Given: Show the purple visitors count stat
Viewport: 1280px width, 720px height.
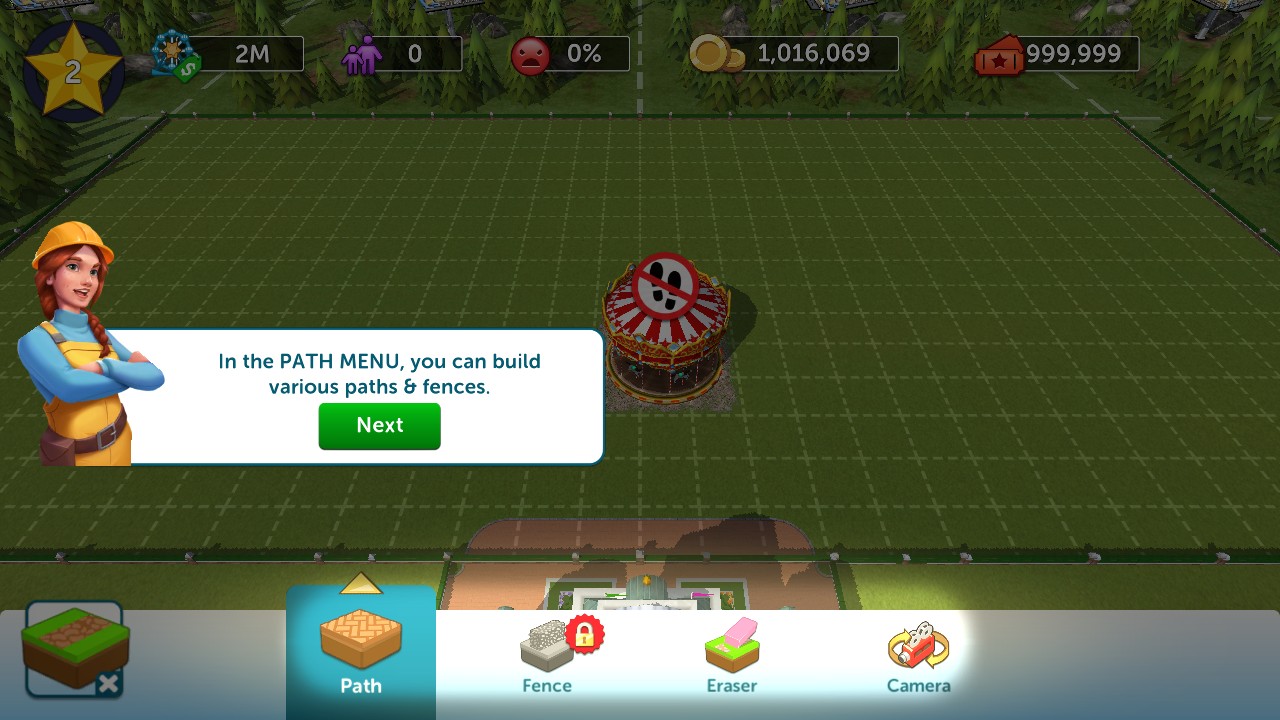Looking at the screenshot, I should (x=402, y=54).
